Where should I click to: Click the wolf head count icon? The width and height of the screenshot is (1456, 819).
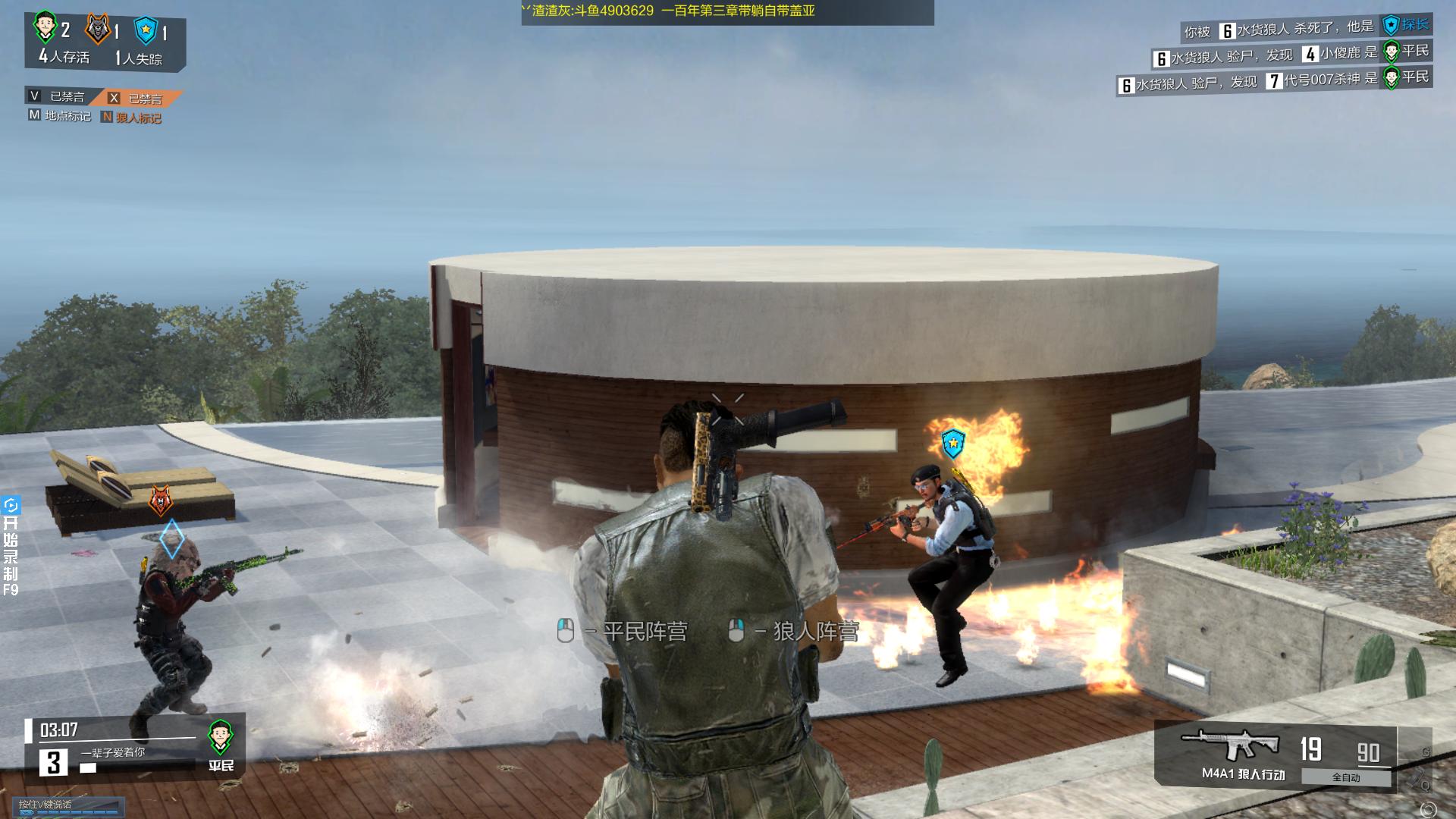point(97,30)
